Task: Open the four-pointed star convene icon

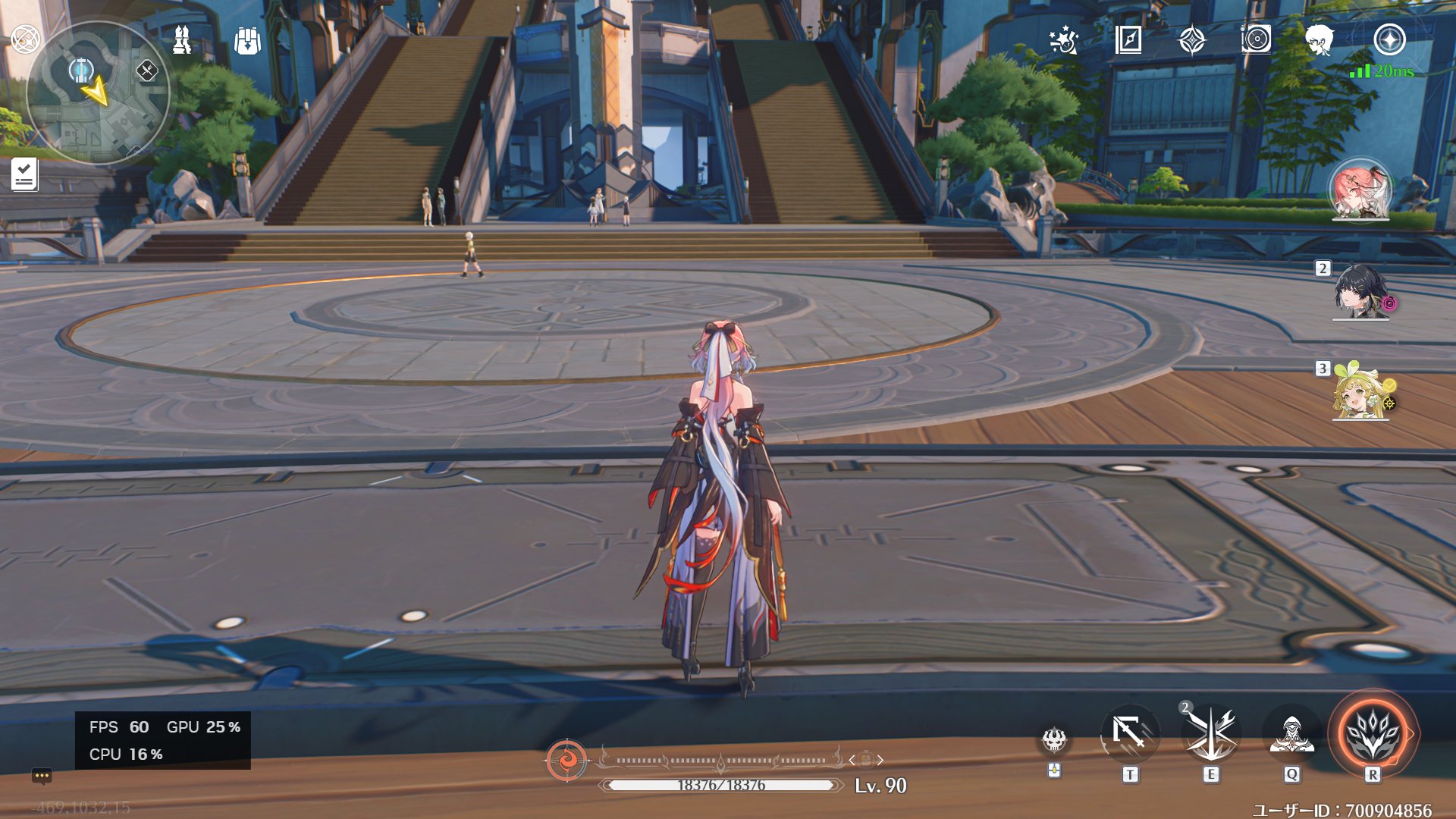Action: [x=1192, y=40]
